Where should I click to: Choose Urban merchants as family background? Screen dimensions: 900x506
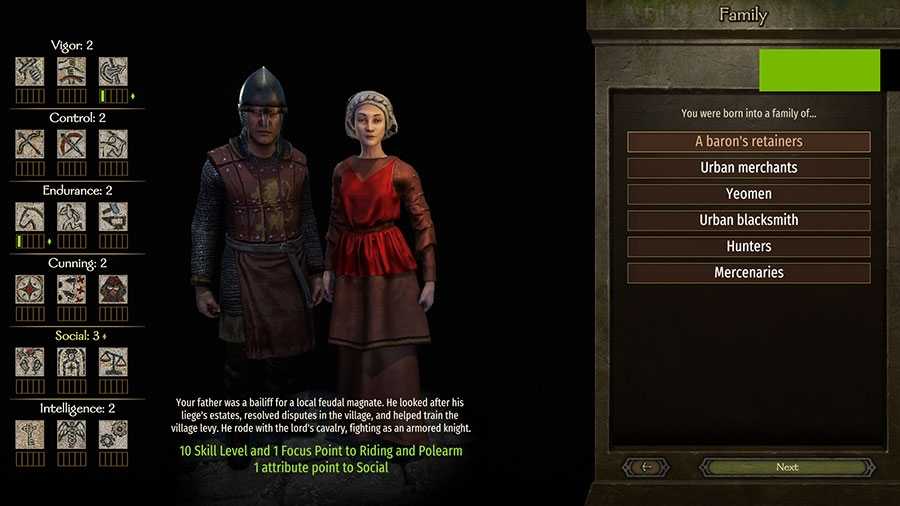pos(748,168)
